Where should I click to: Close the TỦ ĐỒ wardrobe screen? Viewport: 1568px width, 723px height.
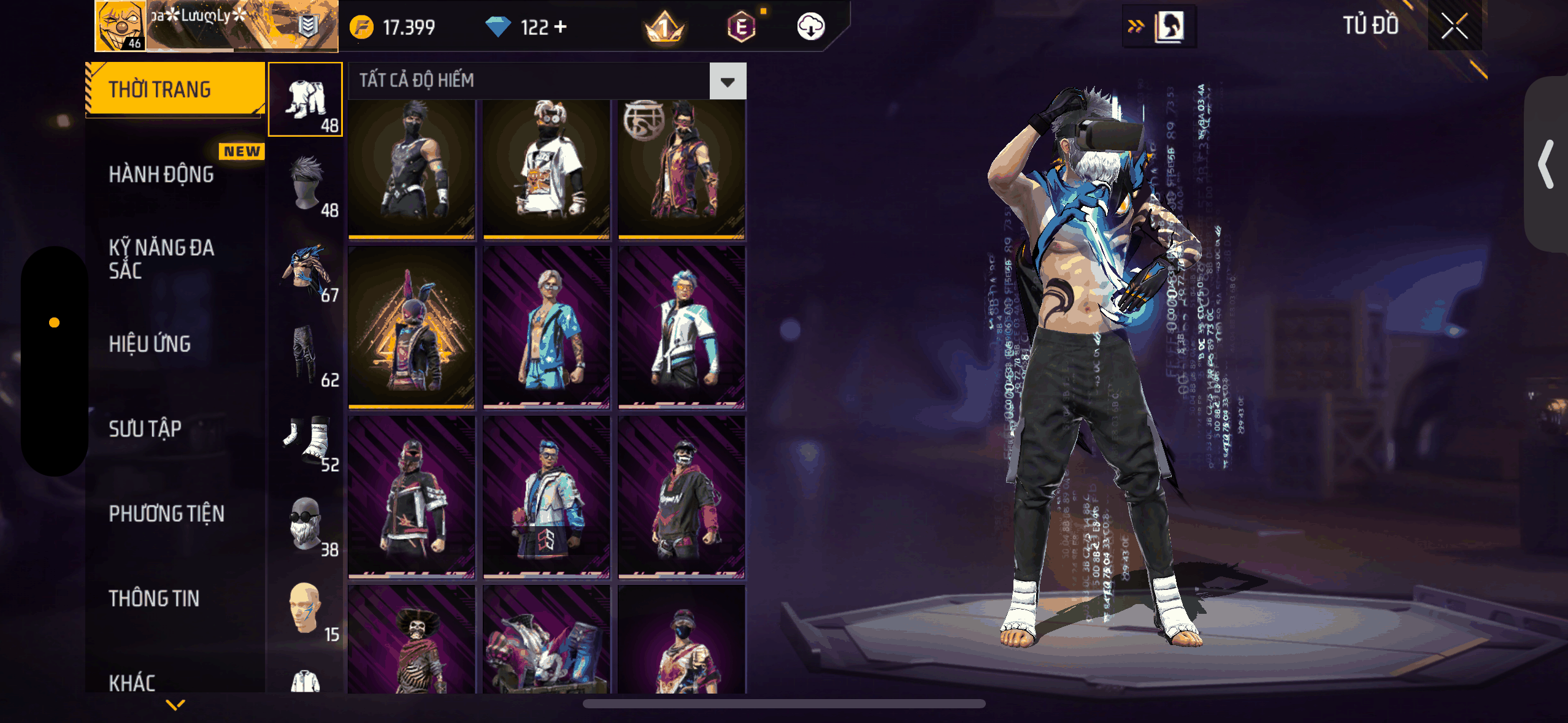[1454, 26]
